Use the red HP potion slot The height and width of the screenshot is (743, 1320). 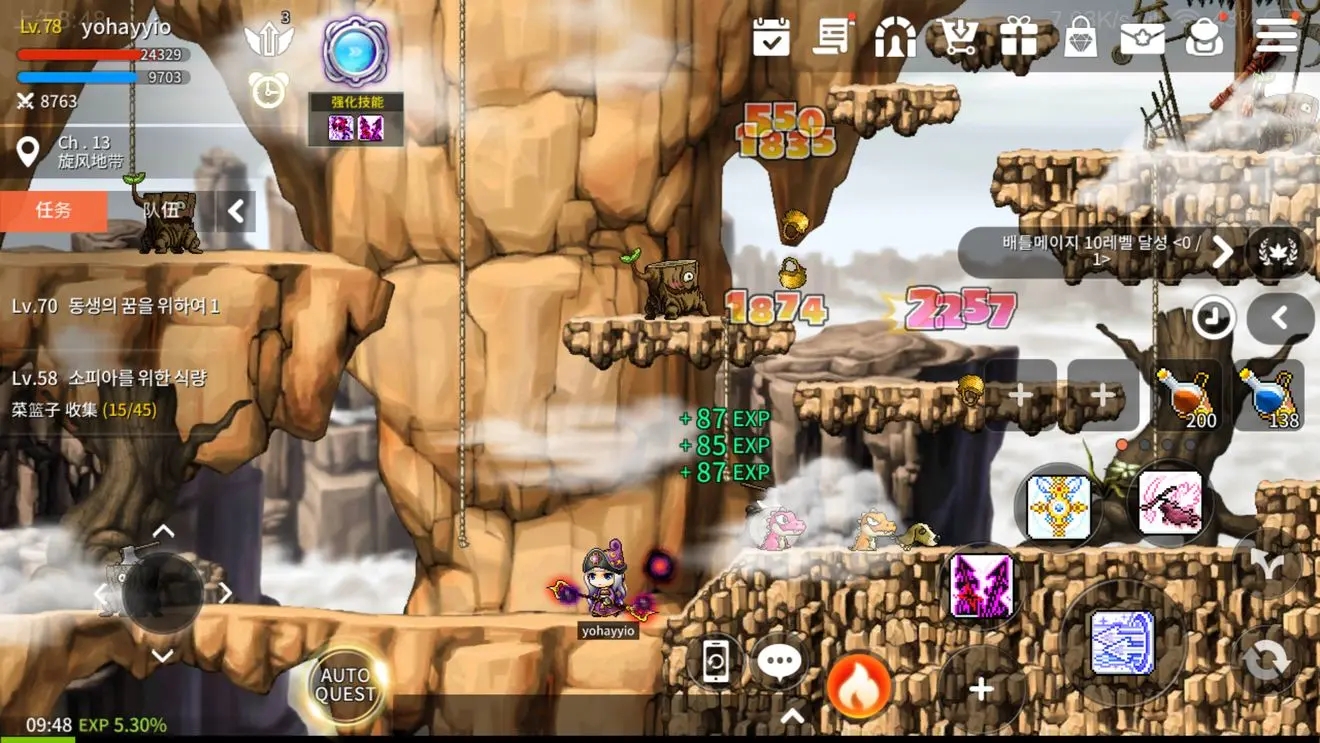[x=1186, y=396]
